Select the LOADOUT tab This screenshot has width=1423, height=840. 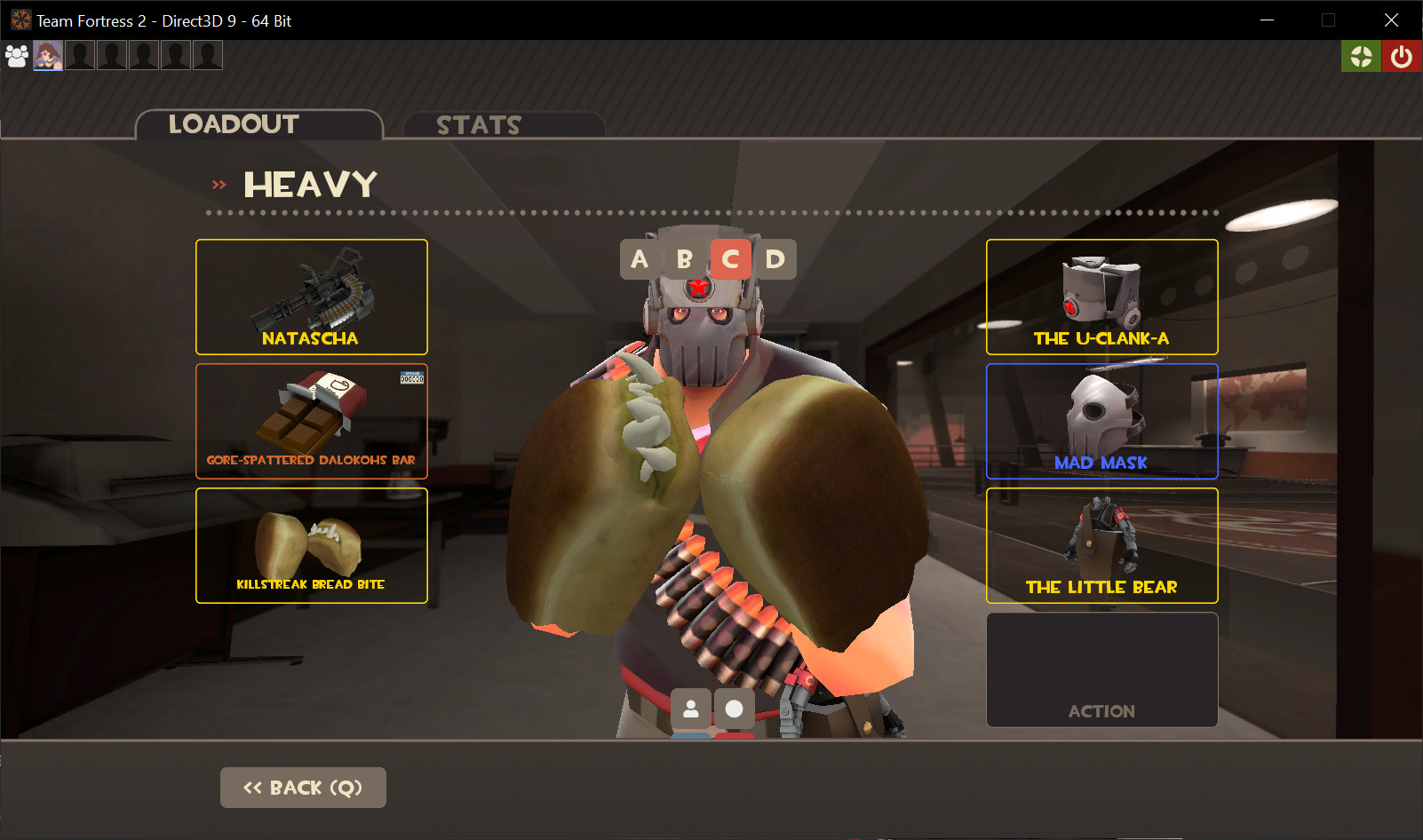[235, 124]
